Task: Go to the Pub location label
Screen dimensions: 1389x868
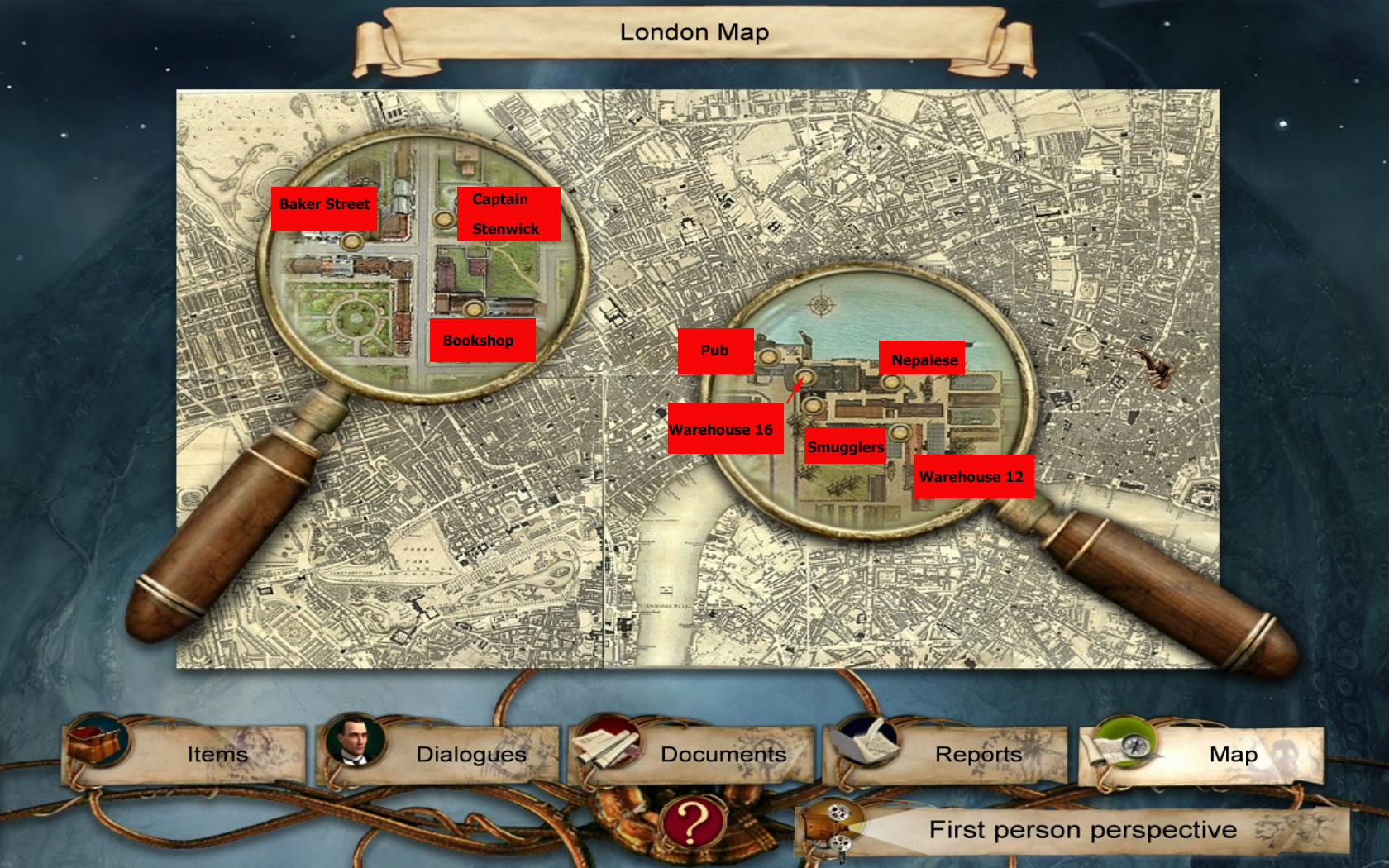Action: pyautogui.click(x=715, y=351)
